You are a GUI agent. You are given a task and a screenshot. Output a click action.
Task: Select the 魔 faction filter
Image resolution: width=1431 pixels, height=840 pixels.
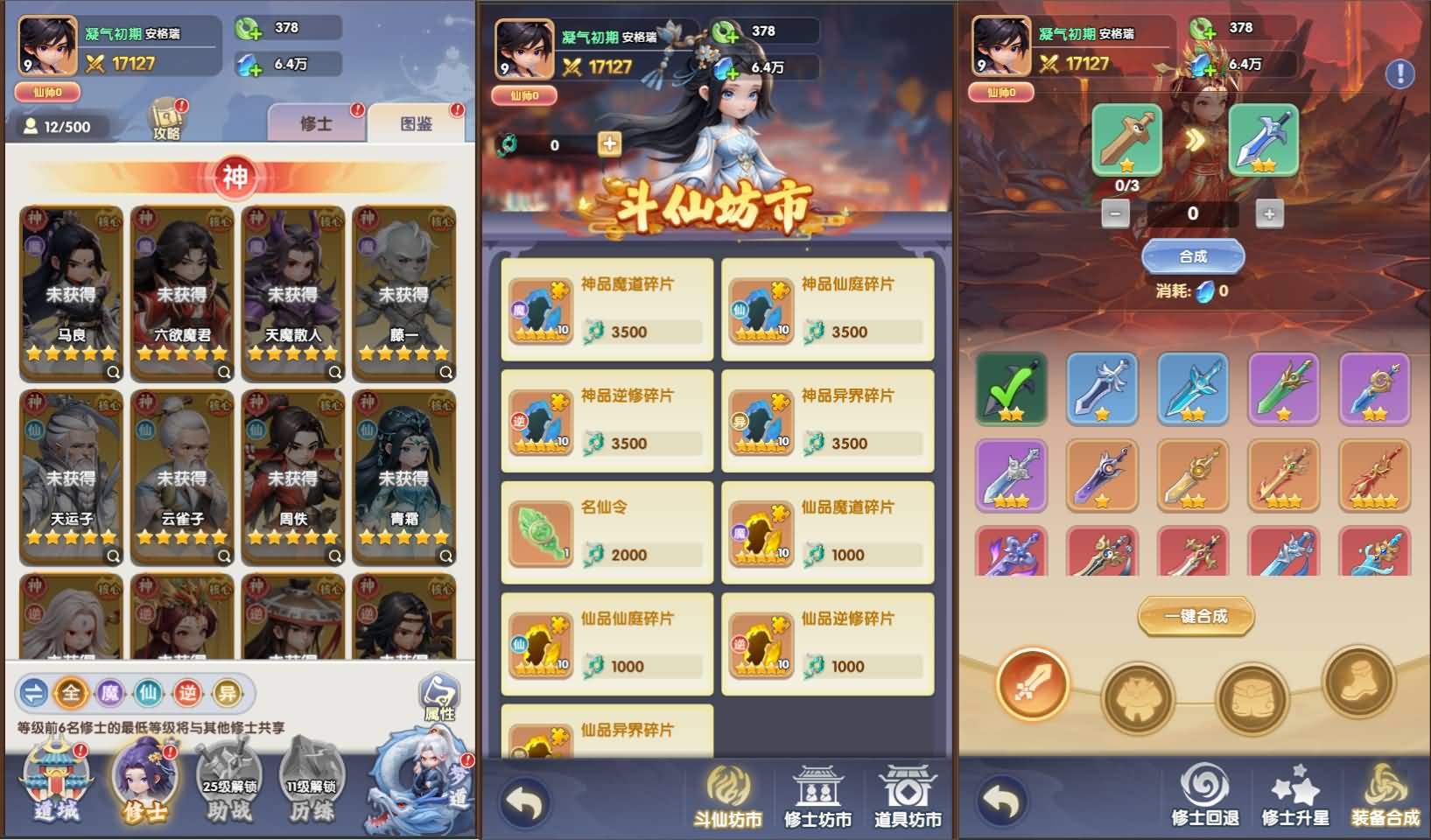pyautogui.click(x=112, y=691)
